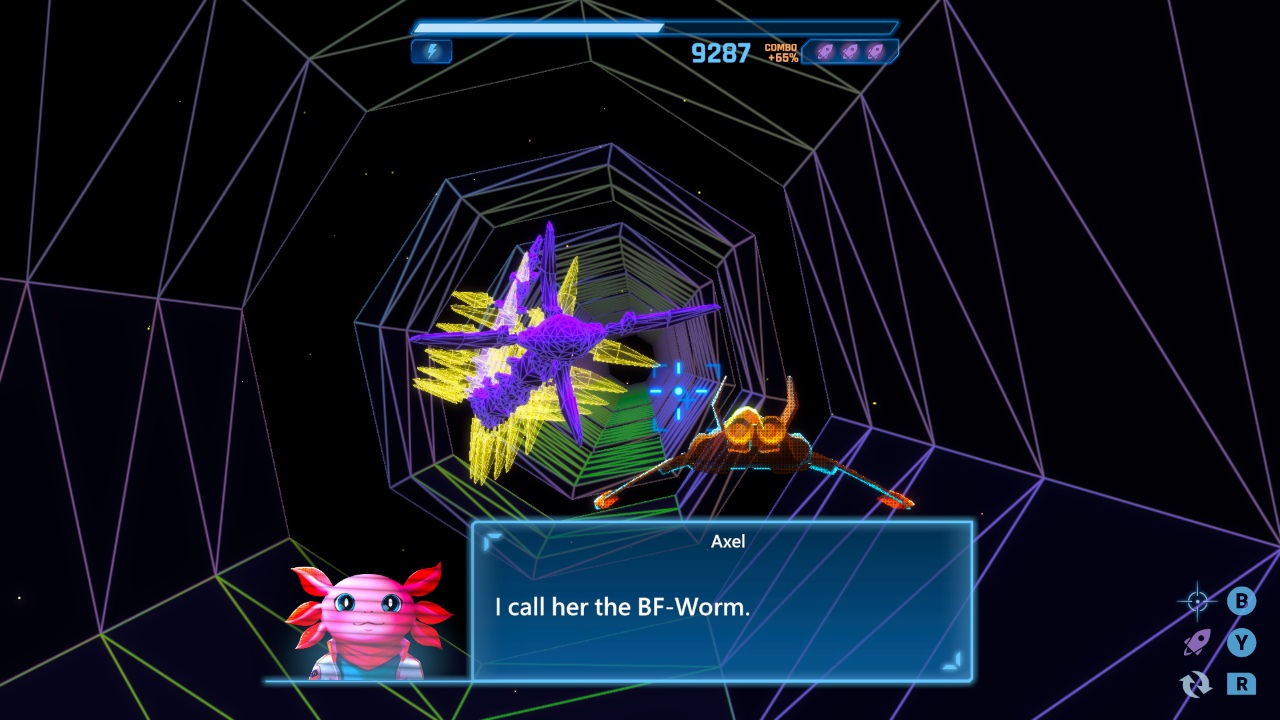This screenshot has height=720, width=1280.
Task: Click the purple rocket icon beside Y
Action: tap(1196, 642)
